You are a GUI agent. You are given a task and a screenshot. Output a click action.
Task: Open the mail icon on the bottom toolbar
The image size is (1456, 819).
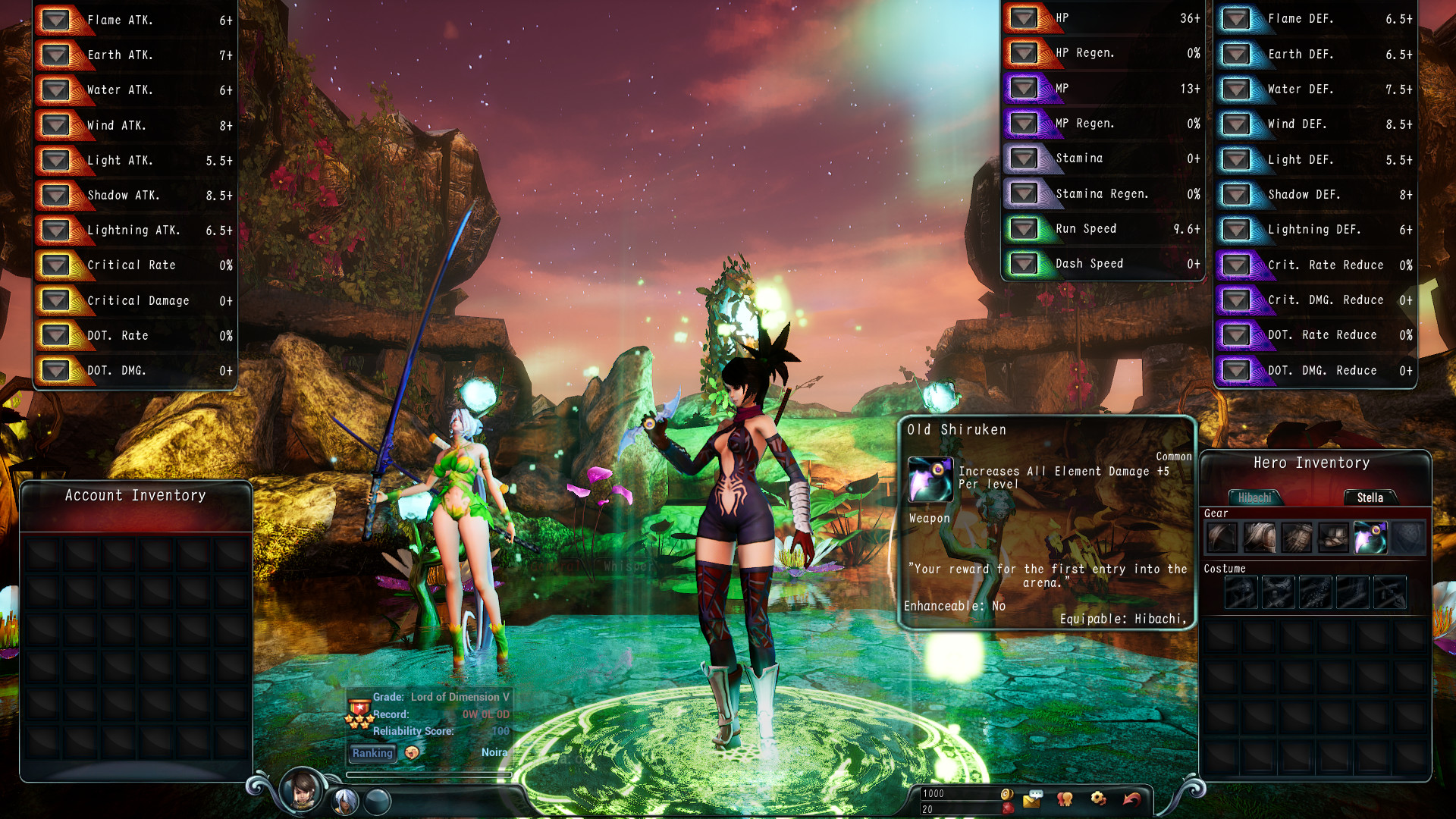coord(1031,800)
